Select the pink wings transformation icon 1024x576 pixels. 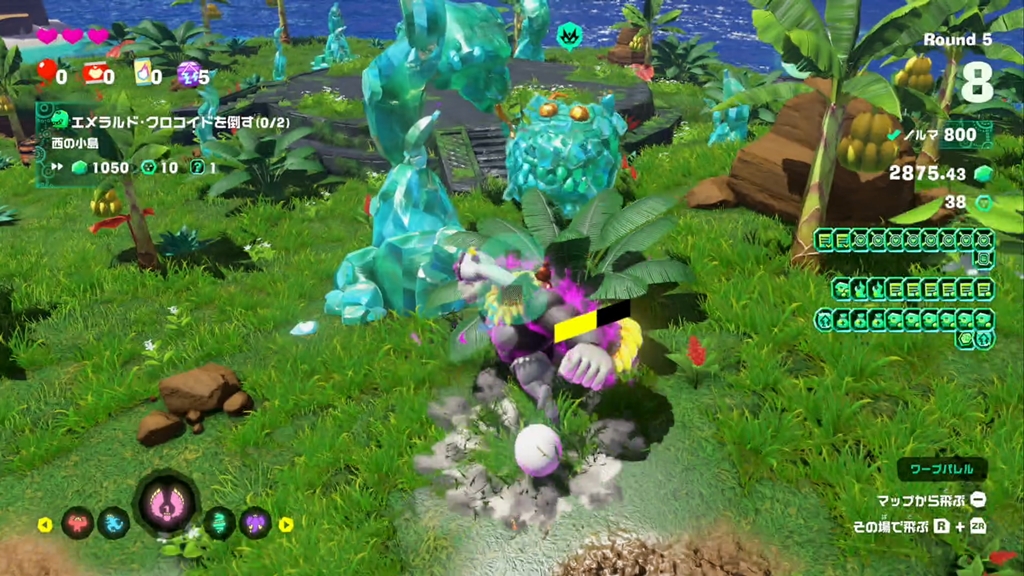pos(166,502)
